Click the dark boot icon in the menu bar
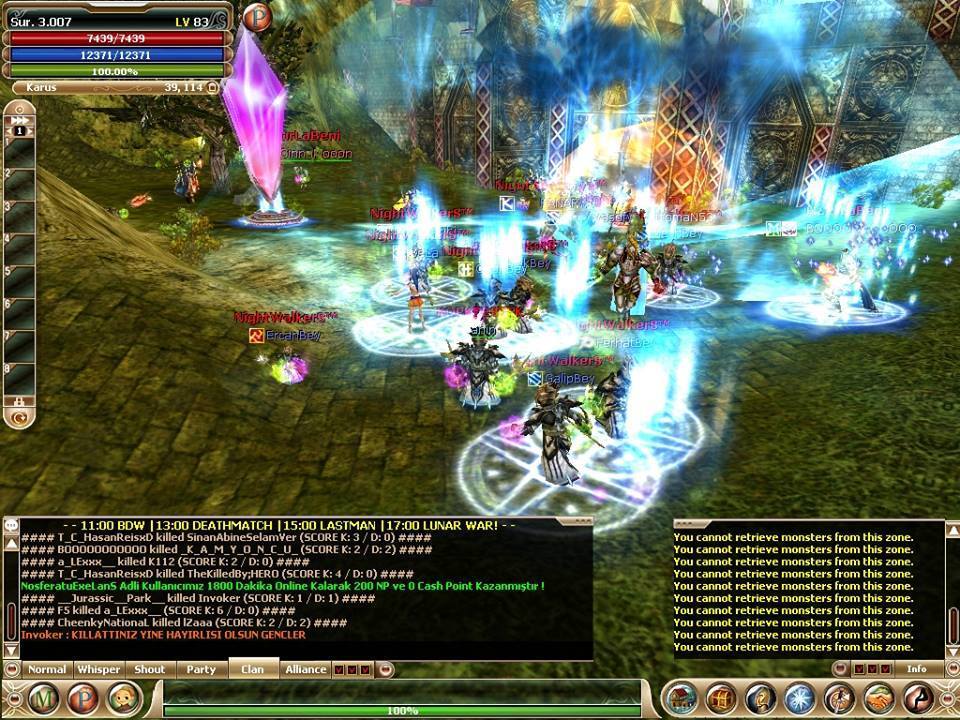Viewport: 960px width, 720px height. (x=917, y=698)
